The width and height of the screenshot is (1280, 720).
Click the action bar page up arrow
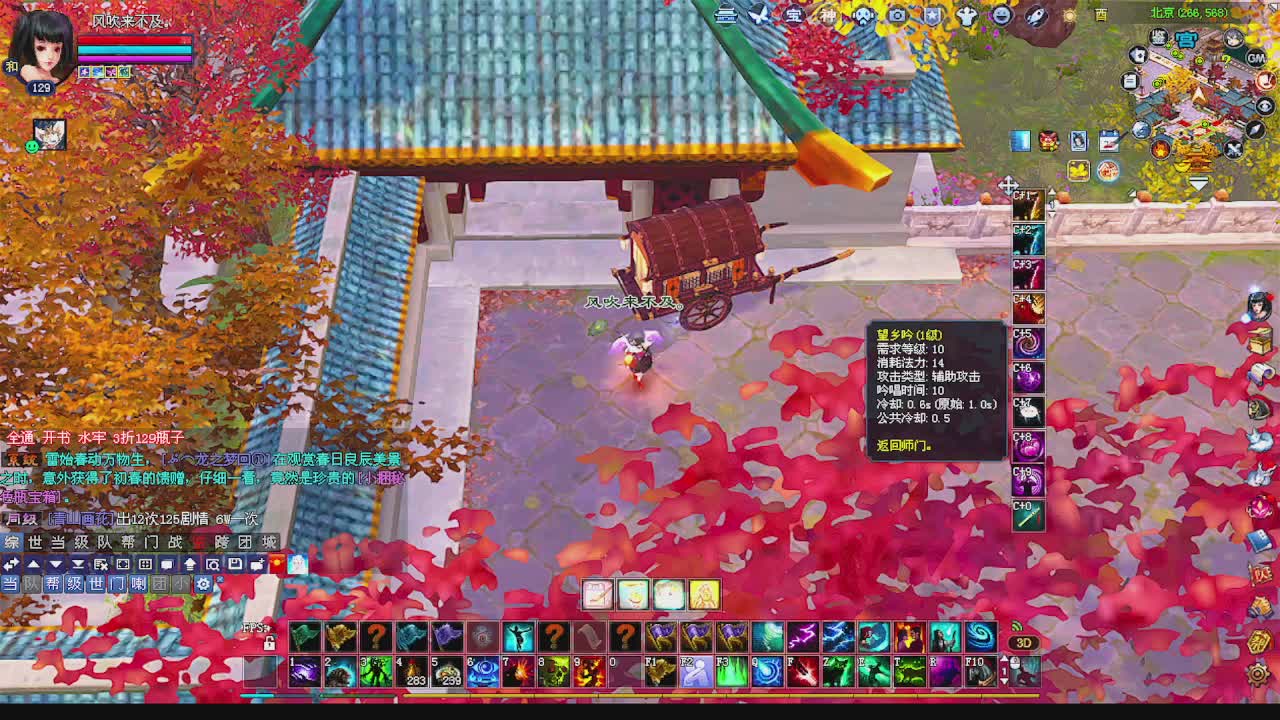coord(1004,659)
